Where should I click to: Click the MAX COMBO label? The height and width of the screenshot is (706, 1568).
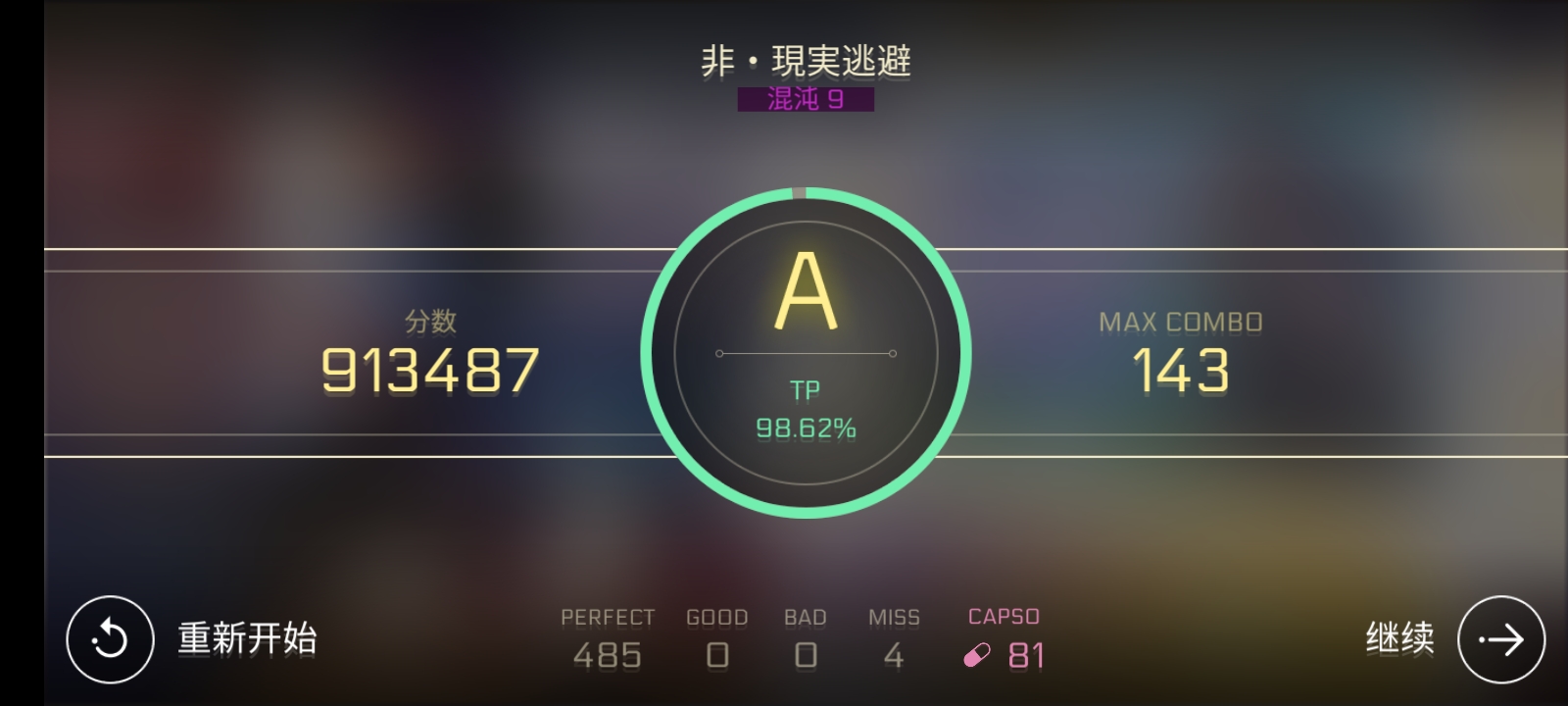click(1180, 320)
